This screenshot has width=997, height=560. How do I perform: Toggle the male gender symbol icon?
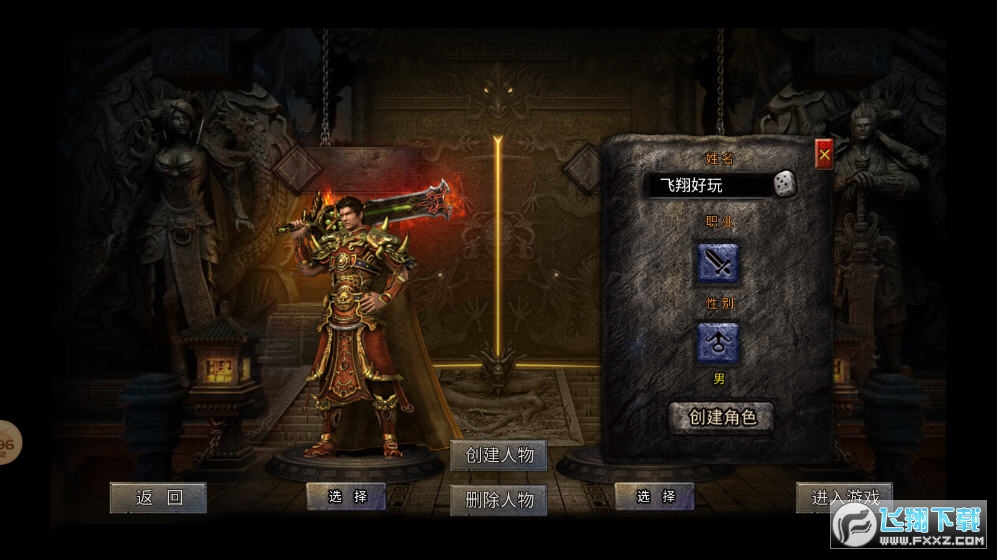[717, 343]
